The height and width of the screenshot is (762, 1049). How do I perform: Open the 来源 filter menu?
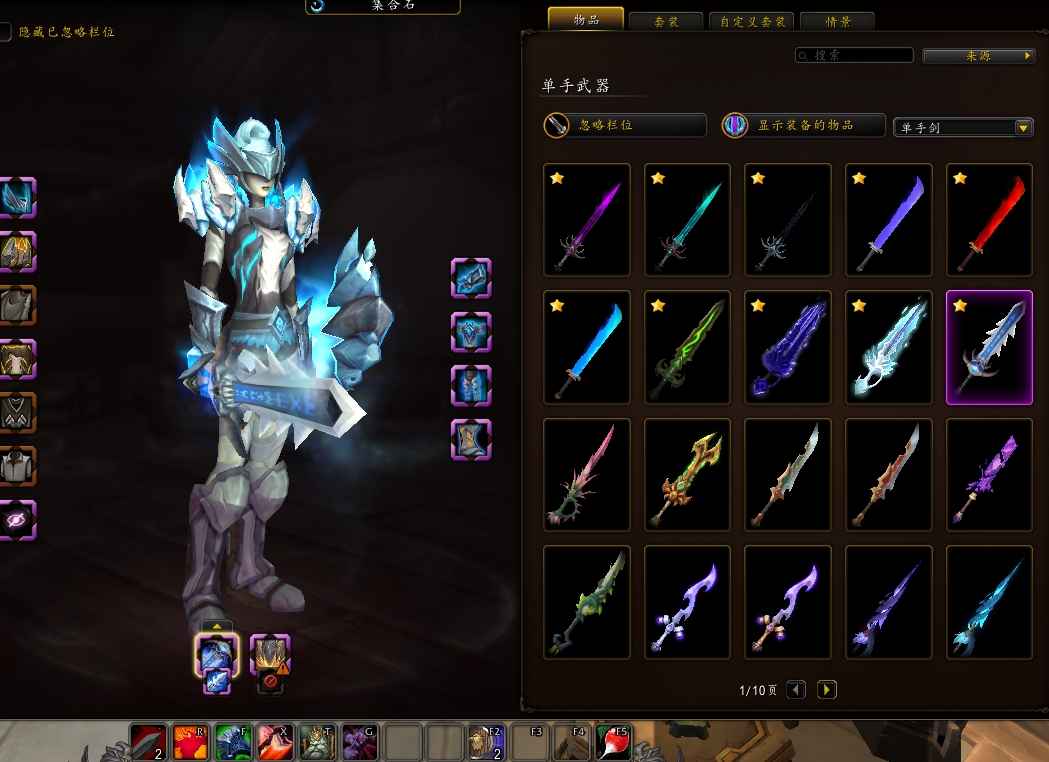[979, 56]
